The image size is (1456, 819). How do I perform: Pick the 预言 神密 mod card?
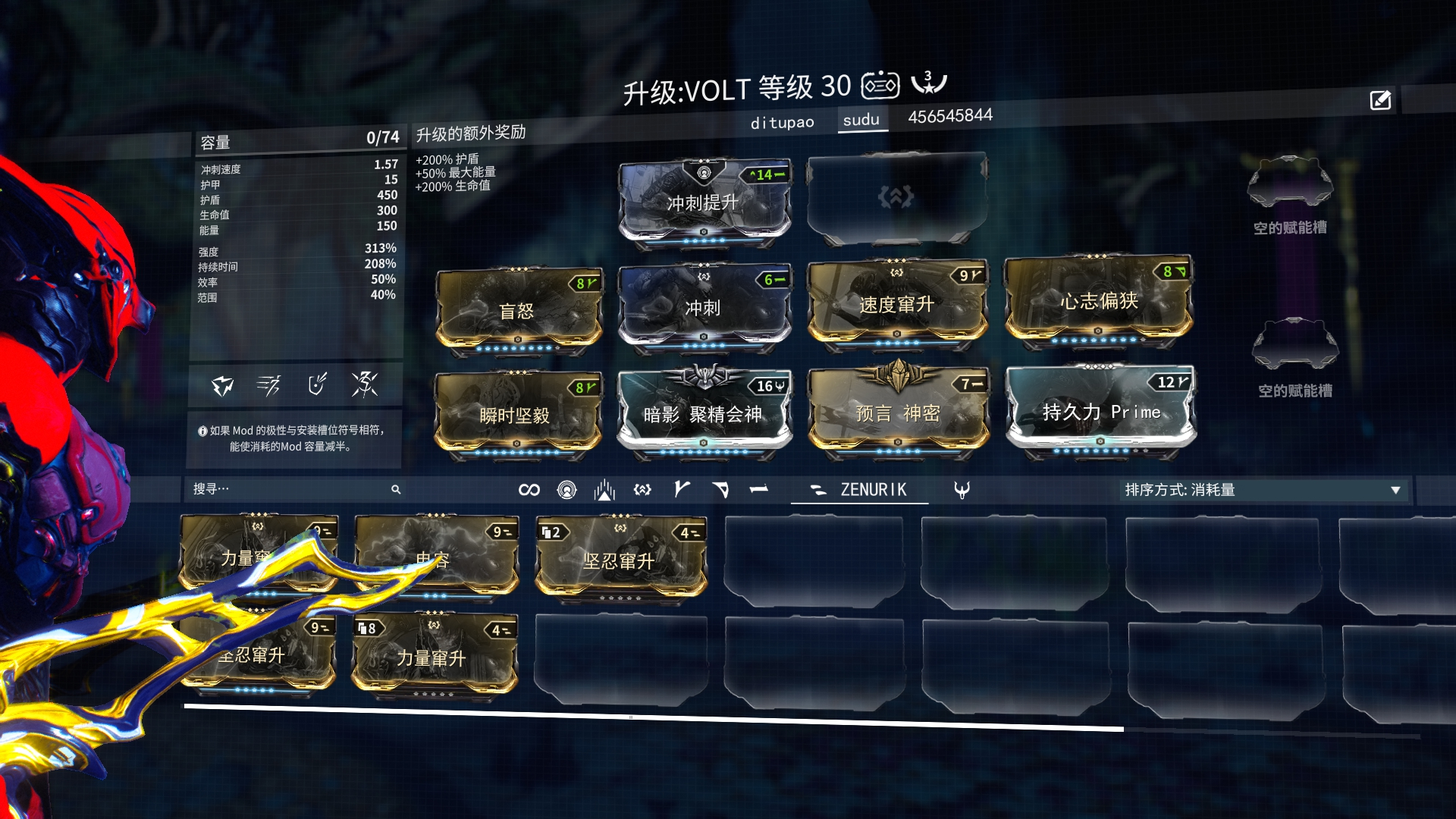(x=898, y=413)
